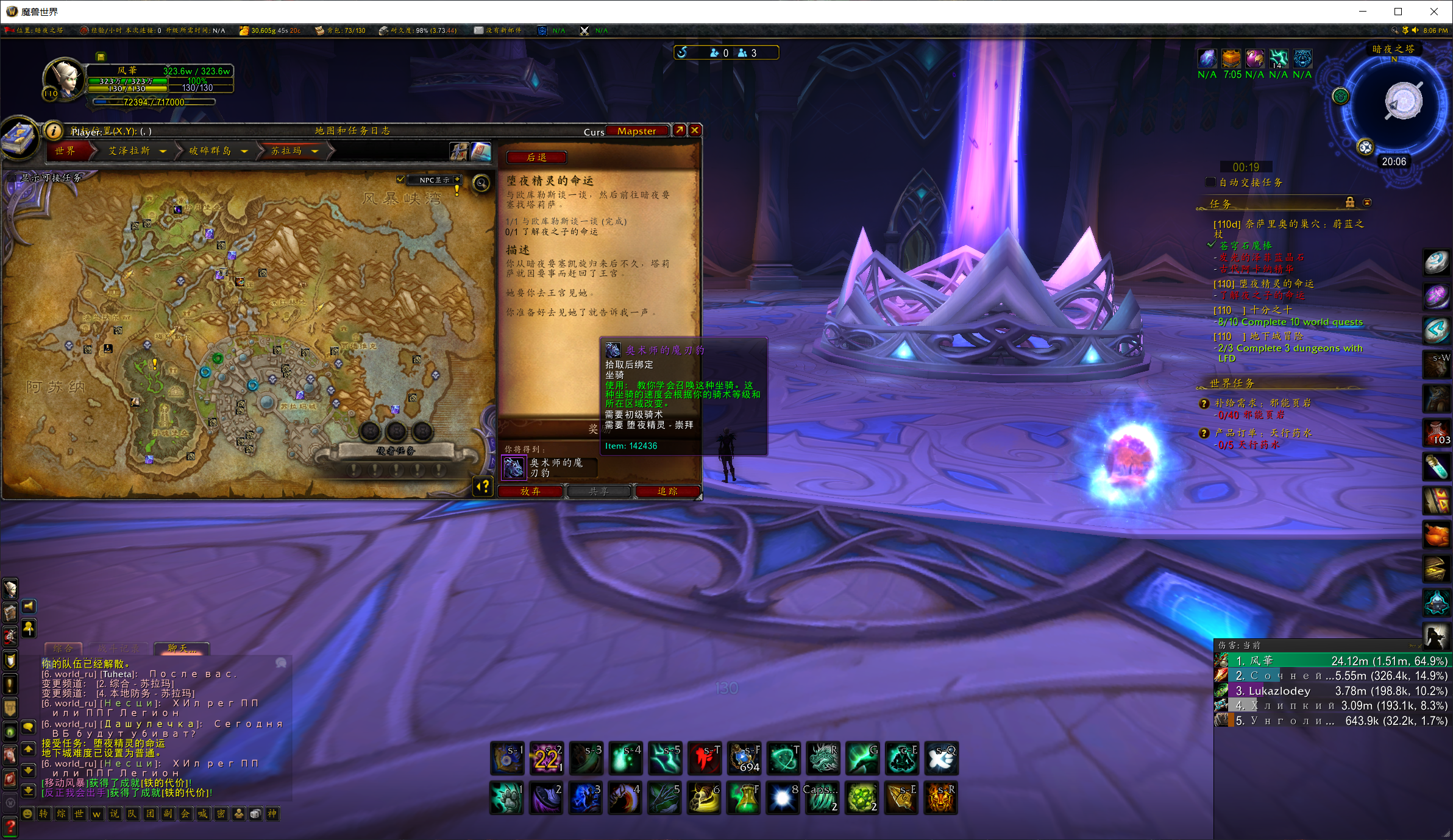
Task: Select world quest 补给需求：邪能页岩 in tracker
Action: pos(1262,403)
